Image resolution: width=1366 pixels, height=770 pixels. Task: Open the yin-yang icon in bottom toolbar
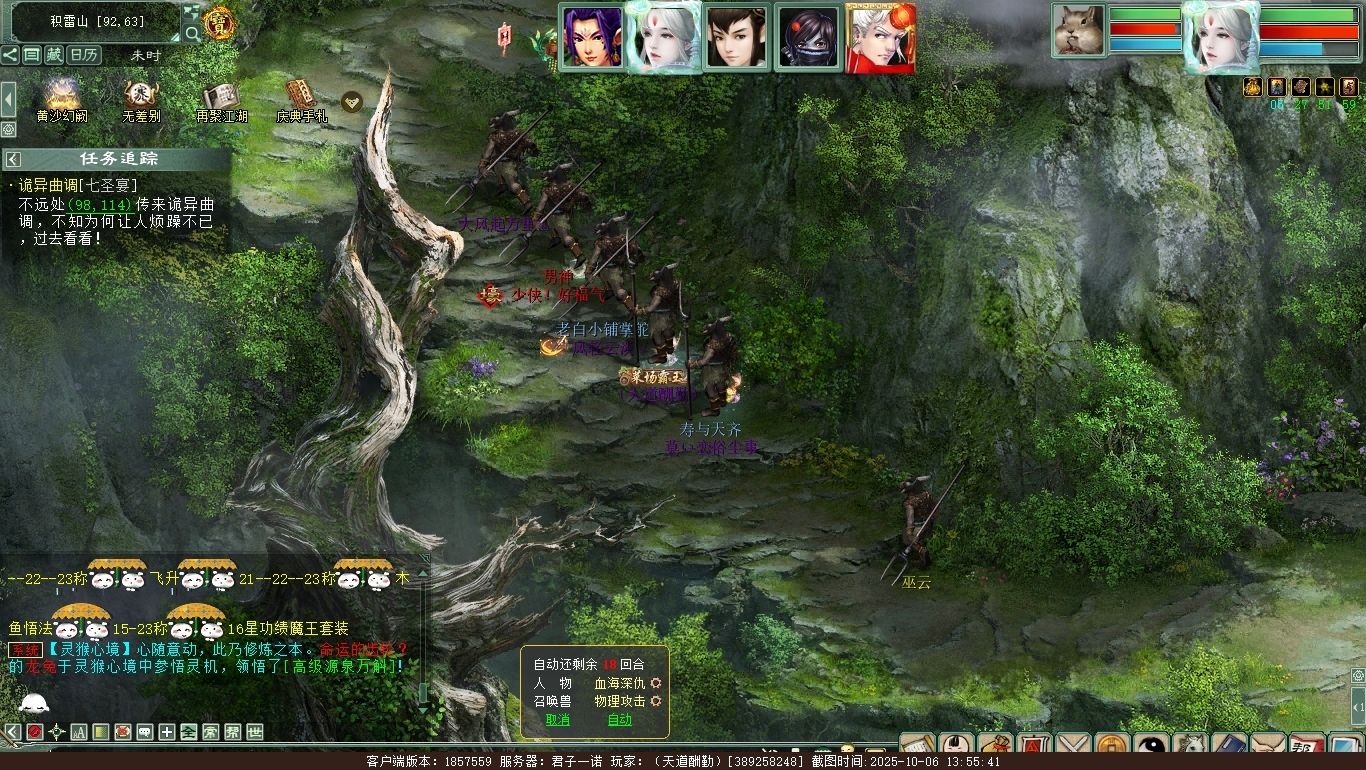tap(1151, 746)
